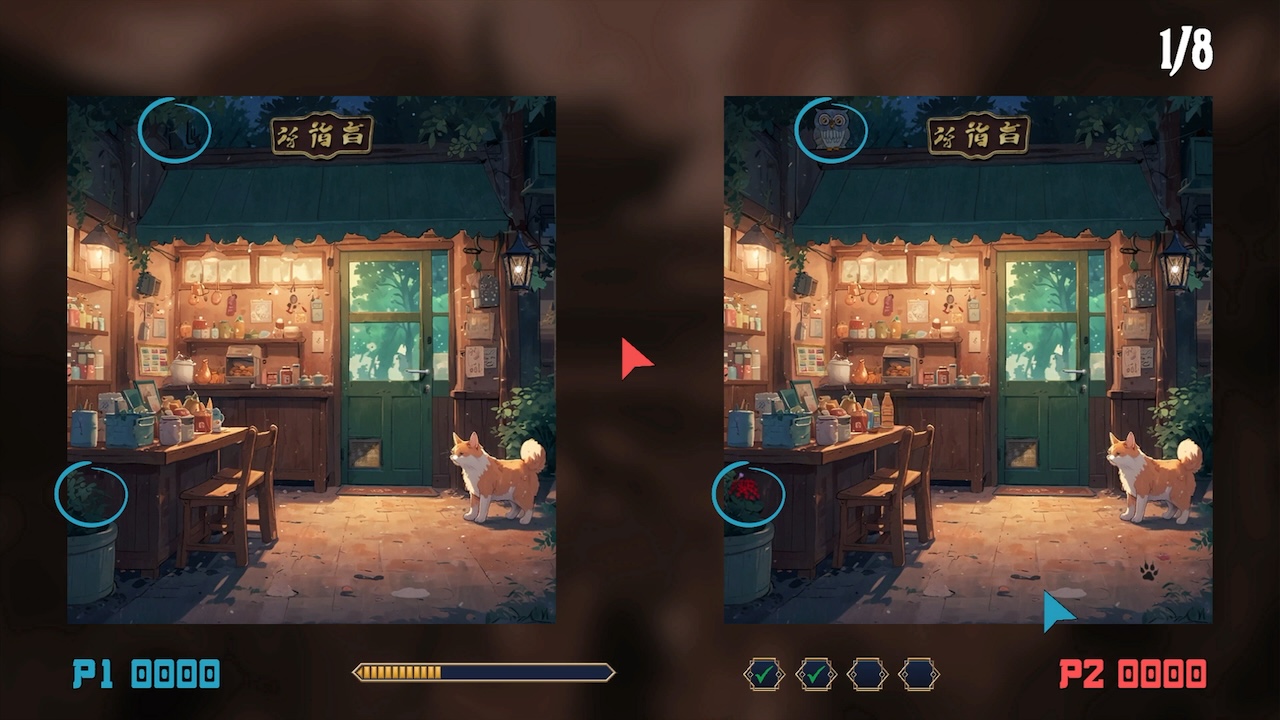Viewport: 1280px width, 720px height.
Task: Click the empty circle near the left tree
Action: (x=175, y=131)
